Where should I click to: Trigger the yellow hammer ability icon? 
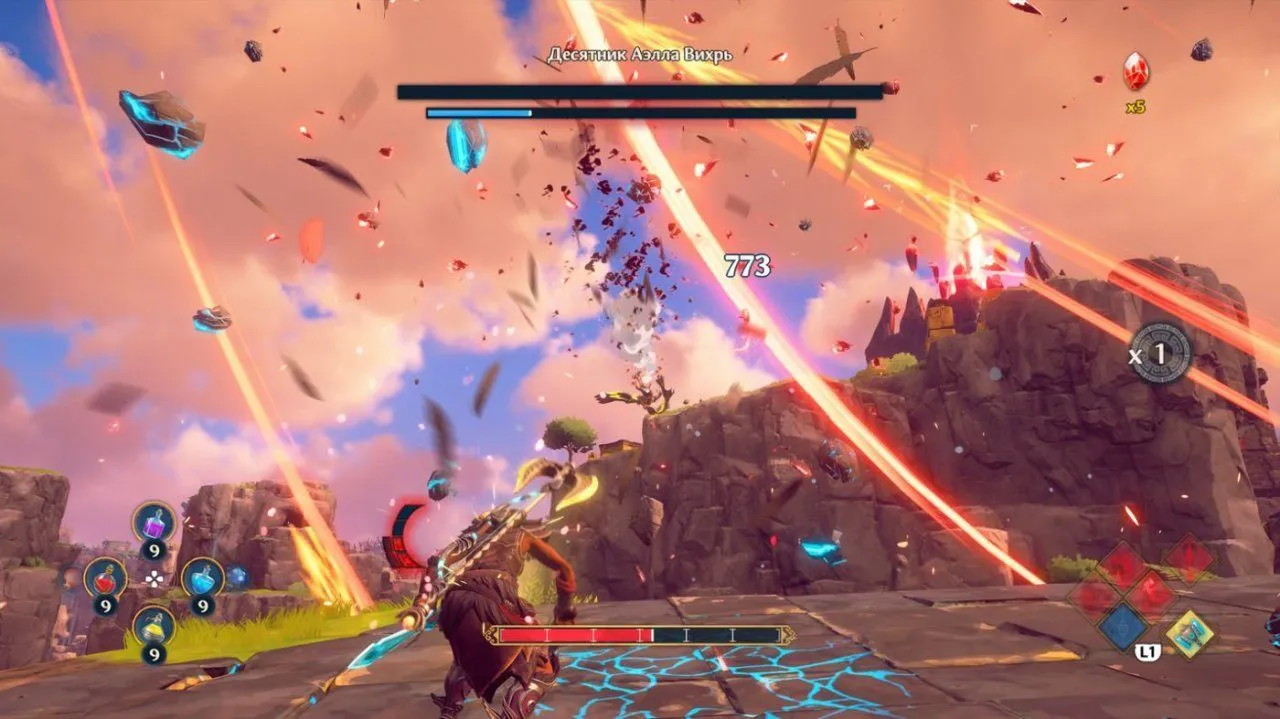(1190, 634)
